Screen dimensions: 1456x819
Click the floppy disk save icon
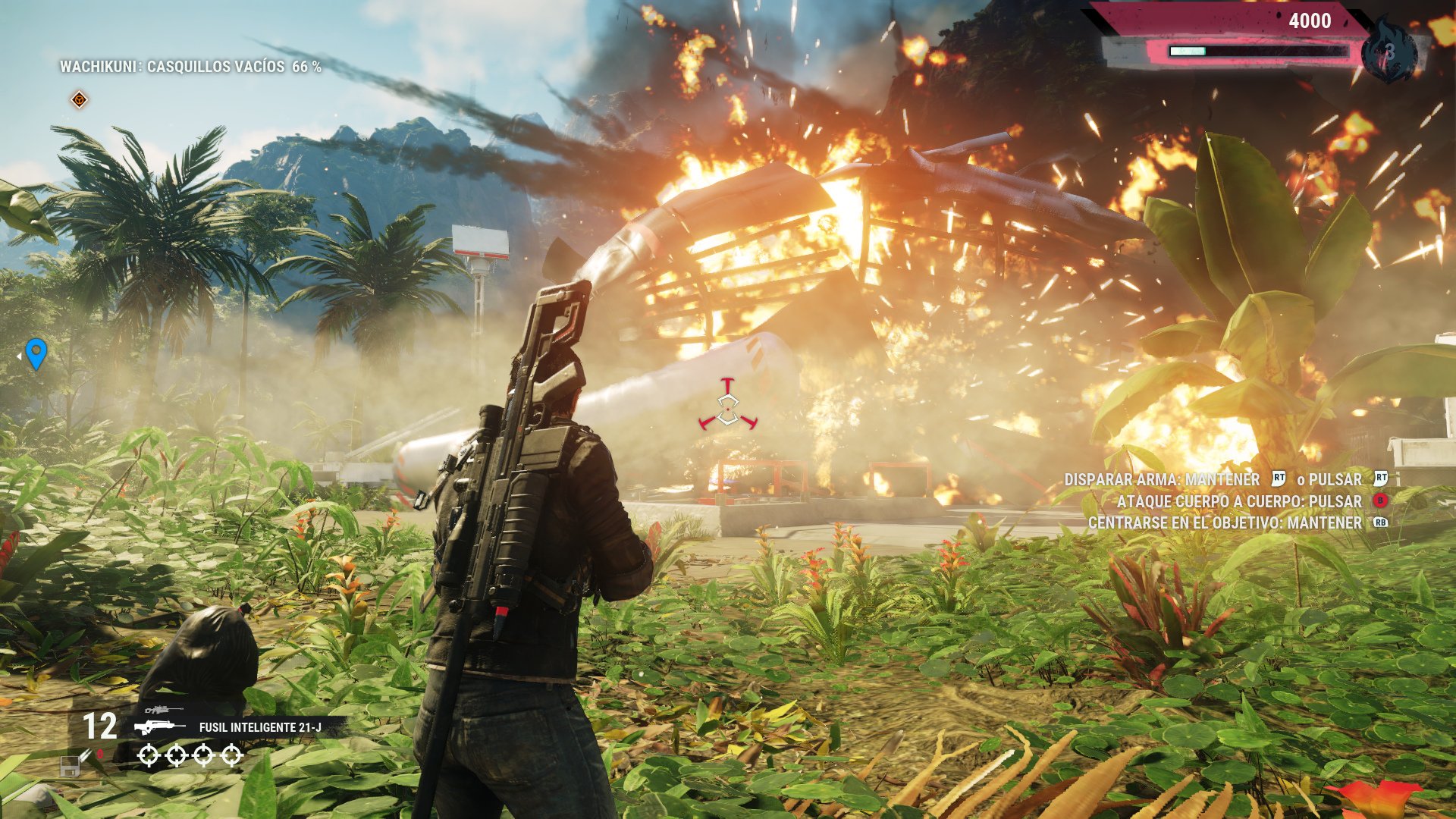point(70,766)
